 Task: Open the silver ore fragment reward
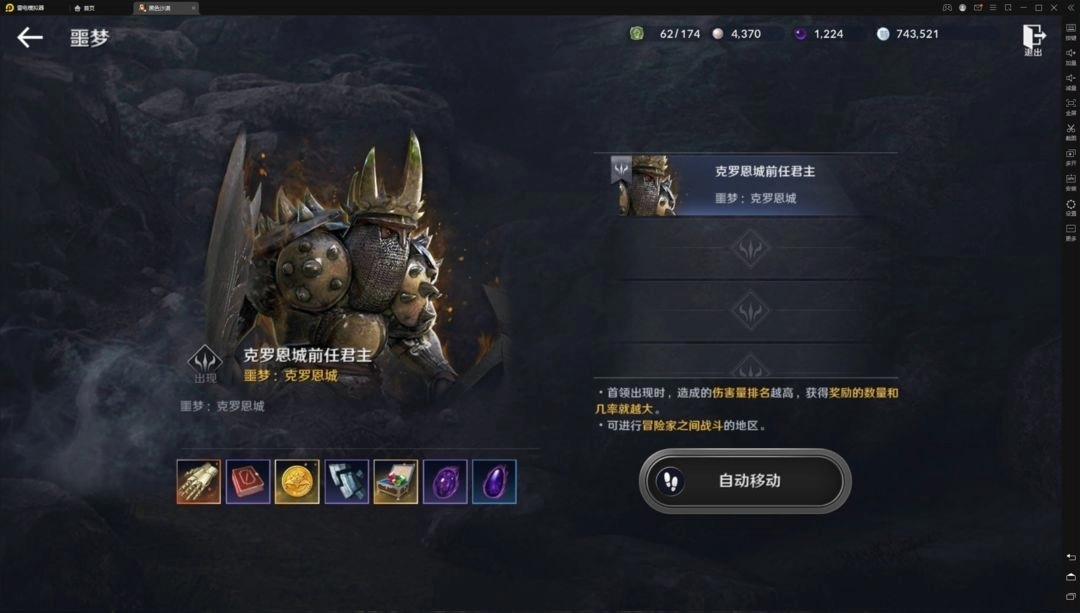click(x=346, y=482)
